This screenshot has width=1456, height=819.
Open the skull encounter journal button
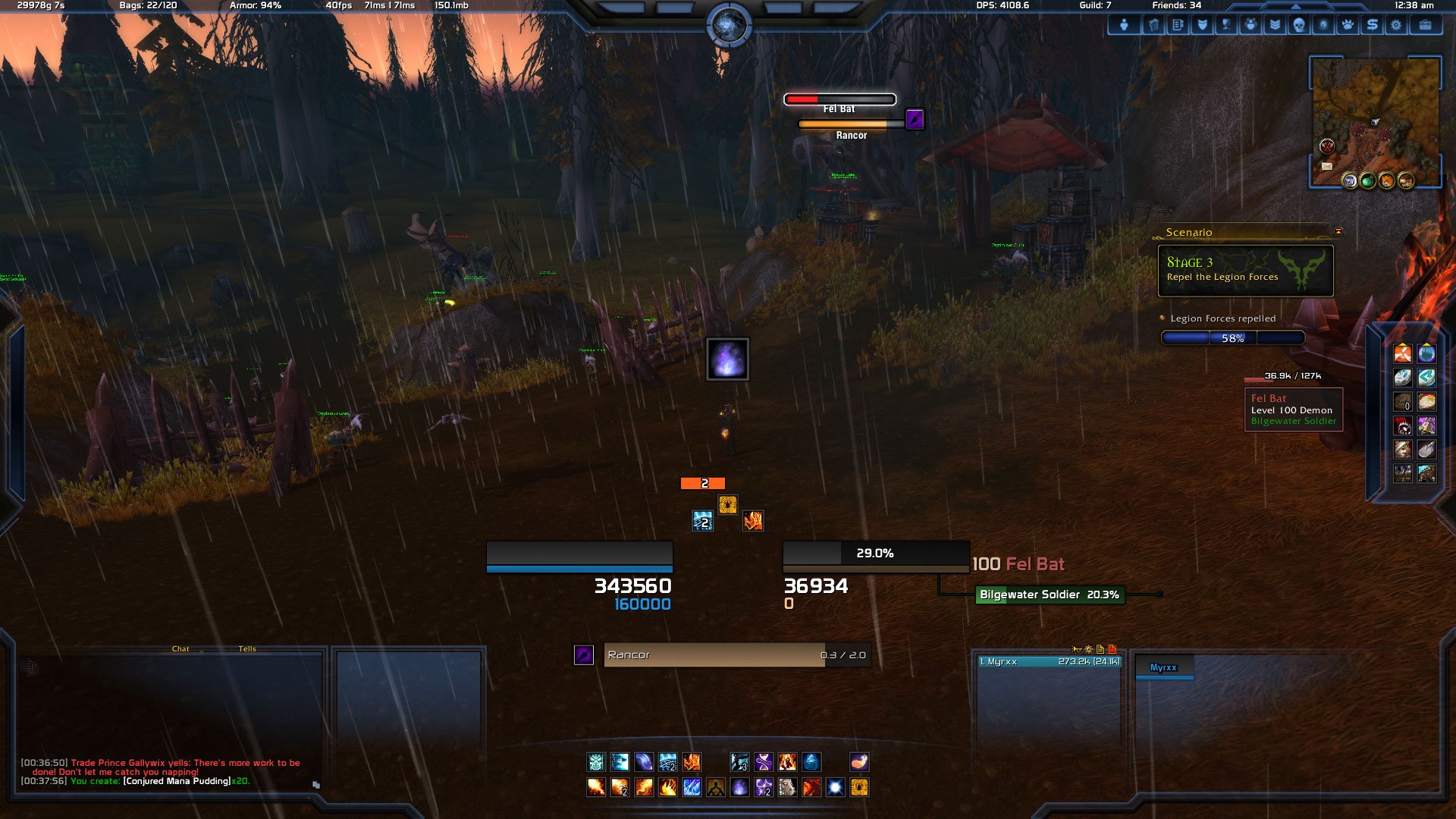pos(1298,25)
